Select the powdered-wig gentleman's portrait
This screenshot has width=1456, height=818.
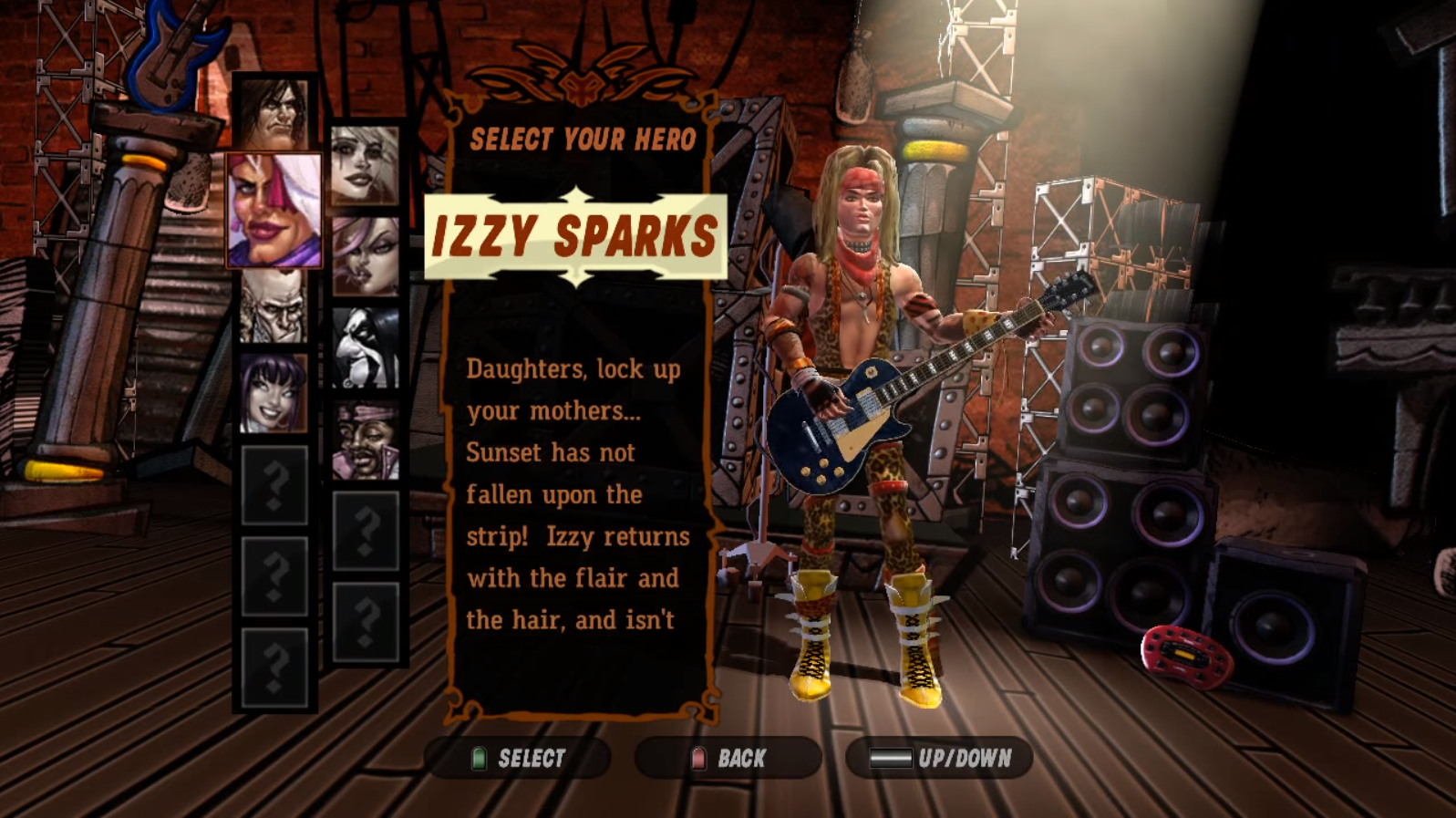tap(274, 310)
